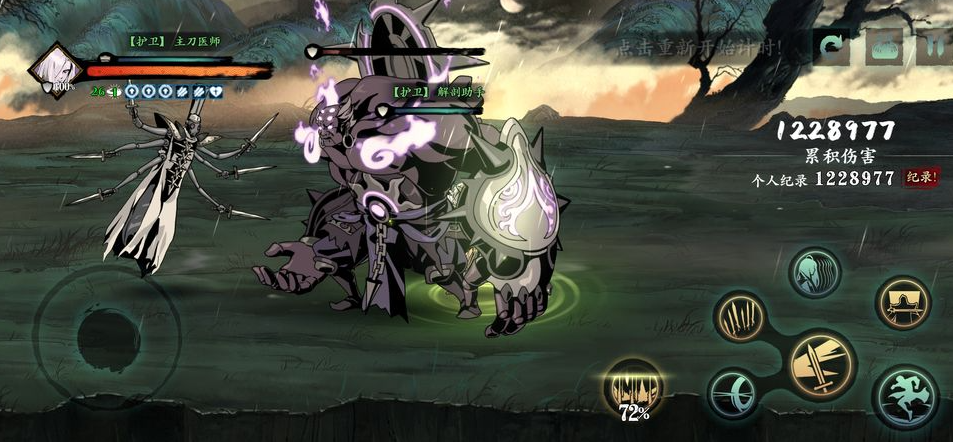The image size is (953, 442).
Task: Click the restart timer circular arrow button
Action: point(832,47)
